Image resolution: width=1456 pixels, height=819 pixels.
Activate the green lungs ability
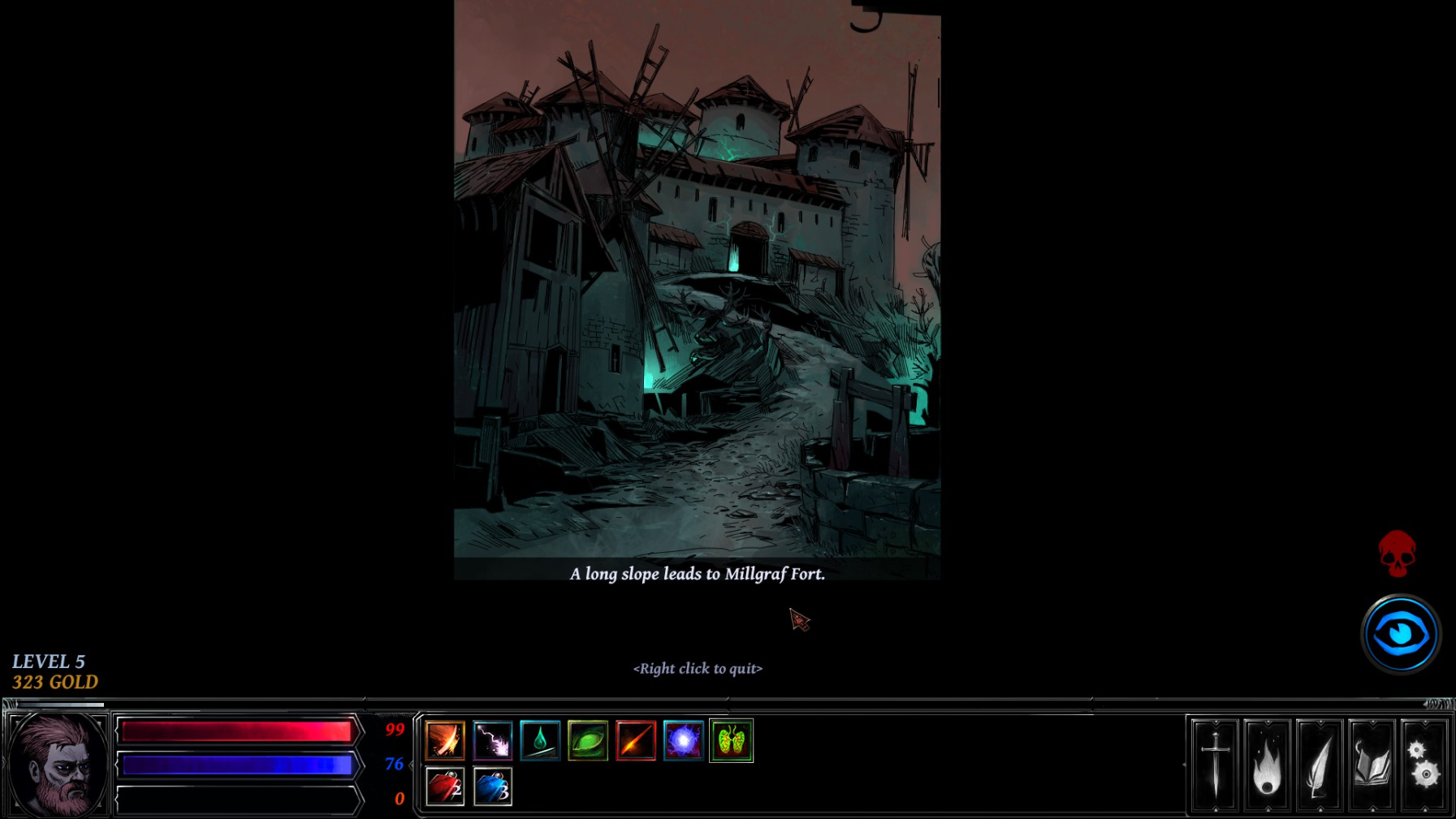732,740
